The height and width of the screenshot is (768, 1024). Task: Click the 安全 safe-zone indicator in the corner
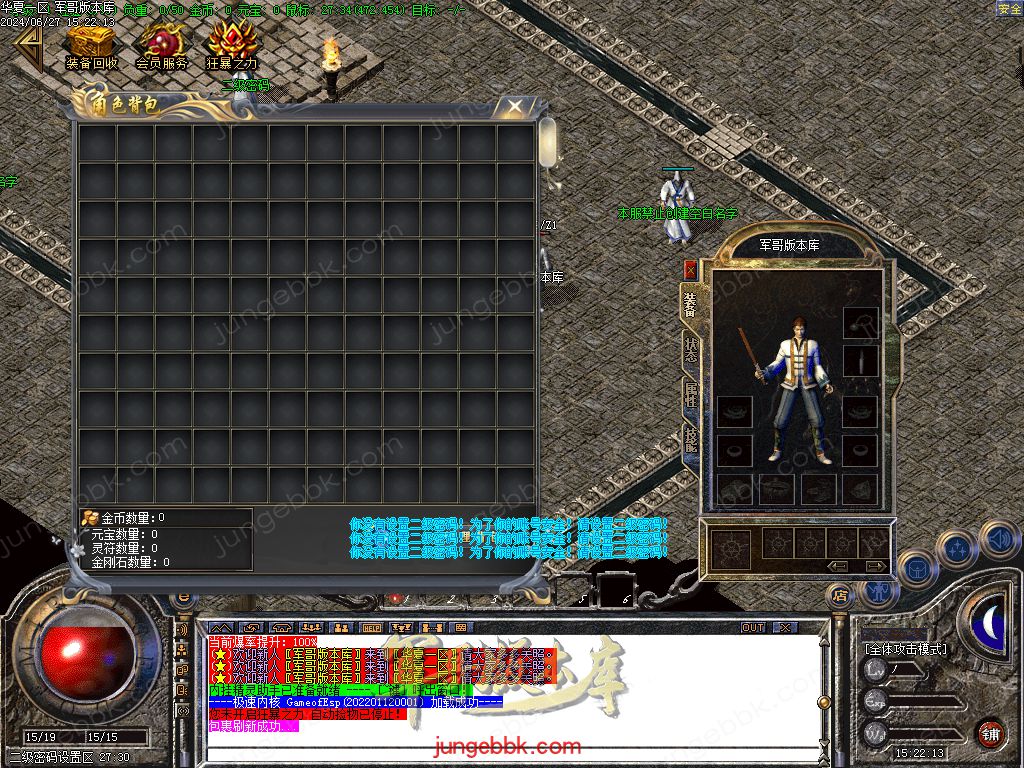pos(1009,9)
